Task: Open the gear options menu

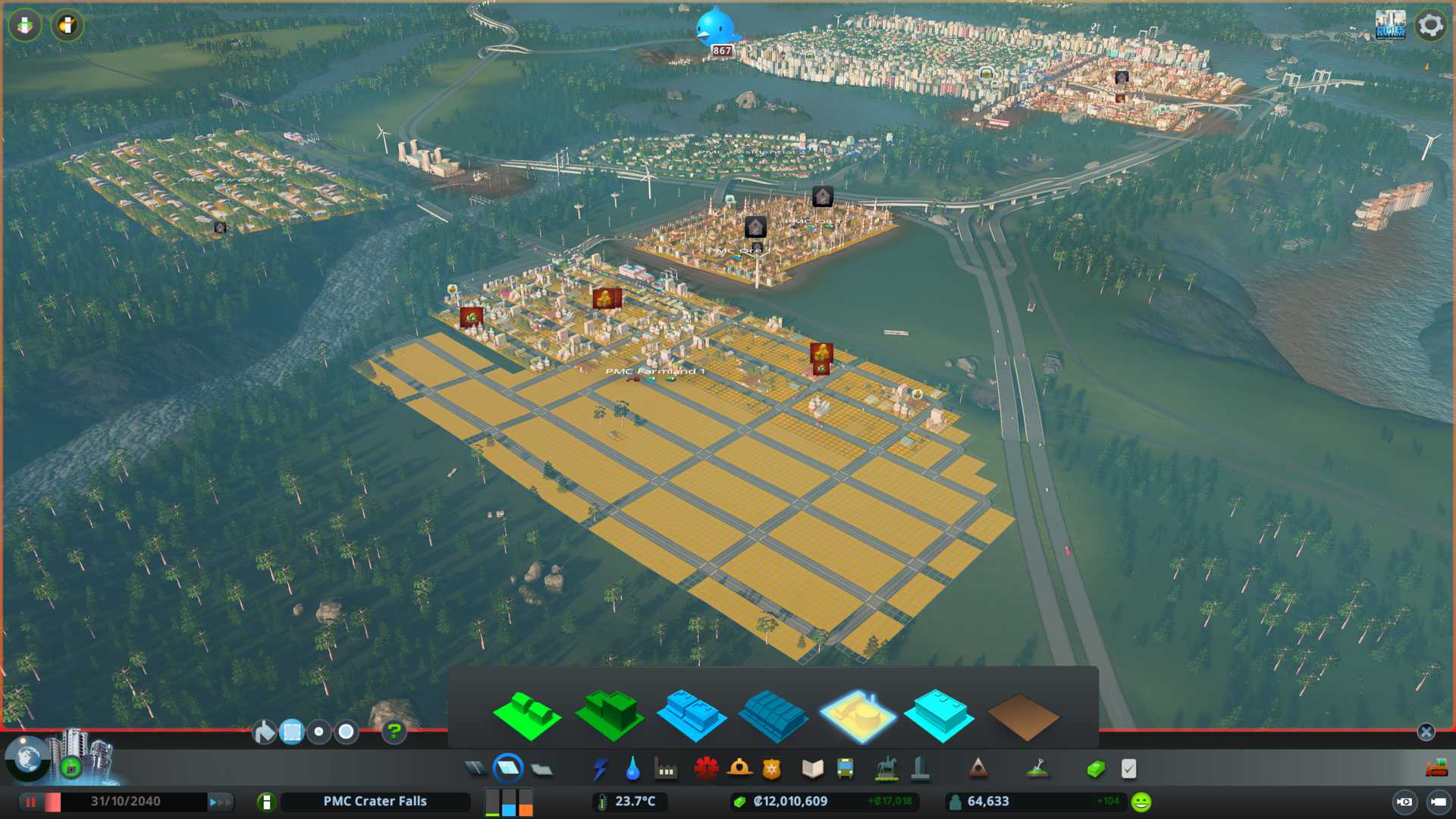Action: [1430, 26]
